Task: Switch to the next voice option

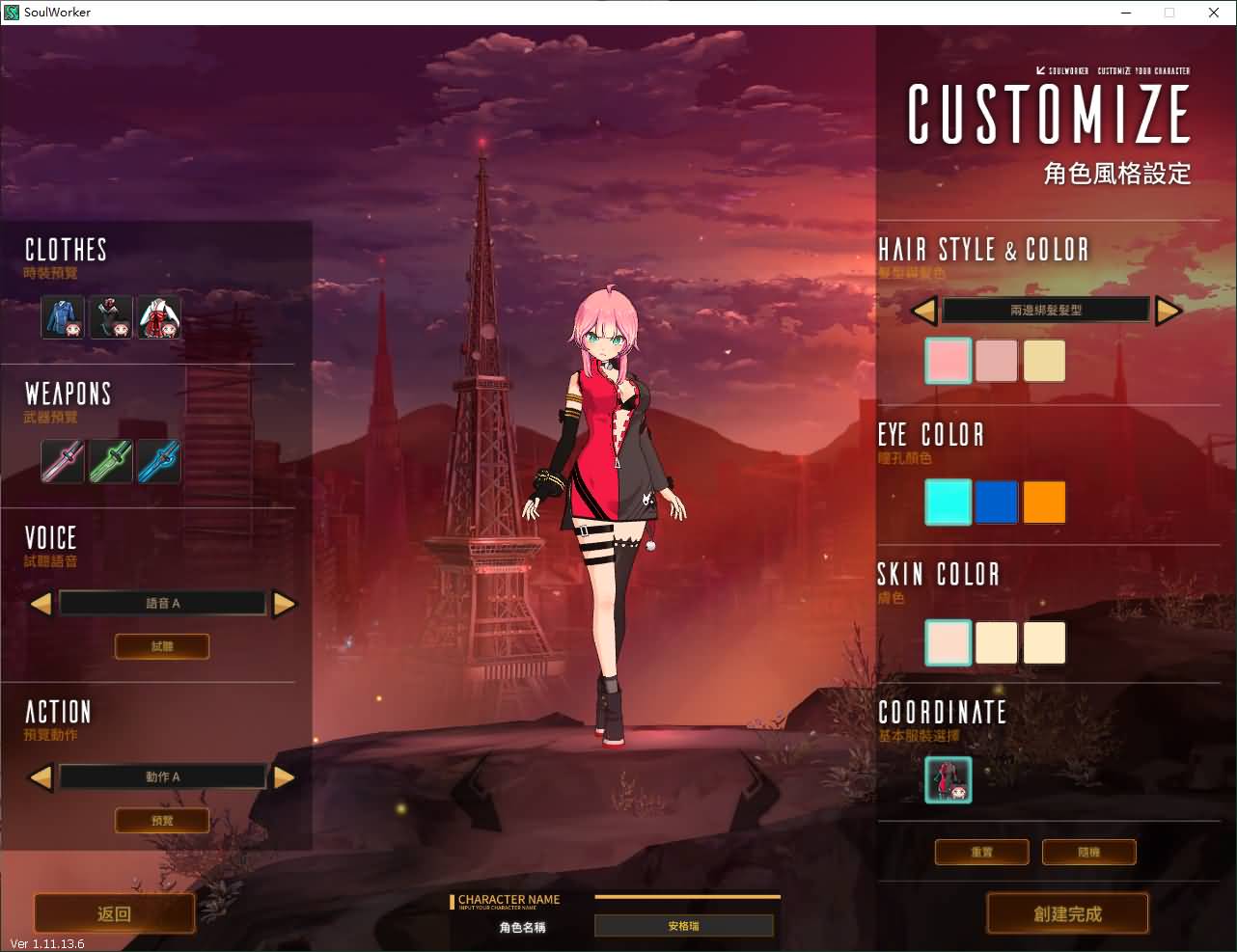Action: [284, 604]
